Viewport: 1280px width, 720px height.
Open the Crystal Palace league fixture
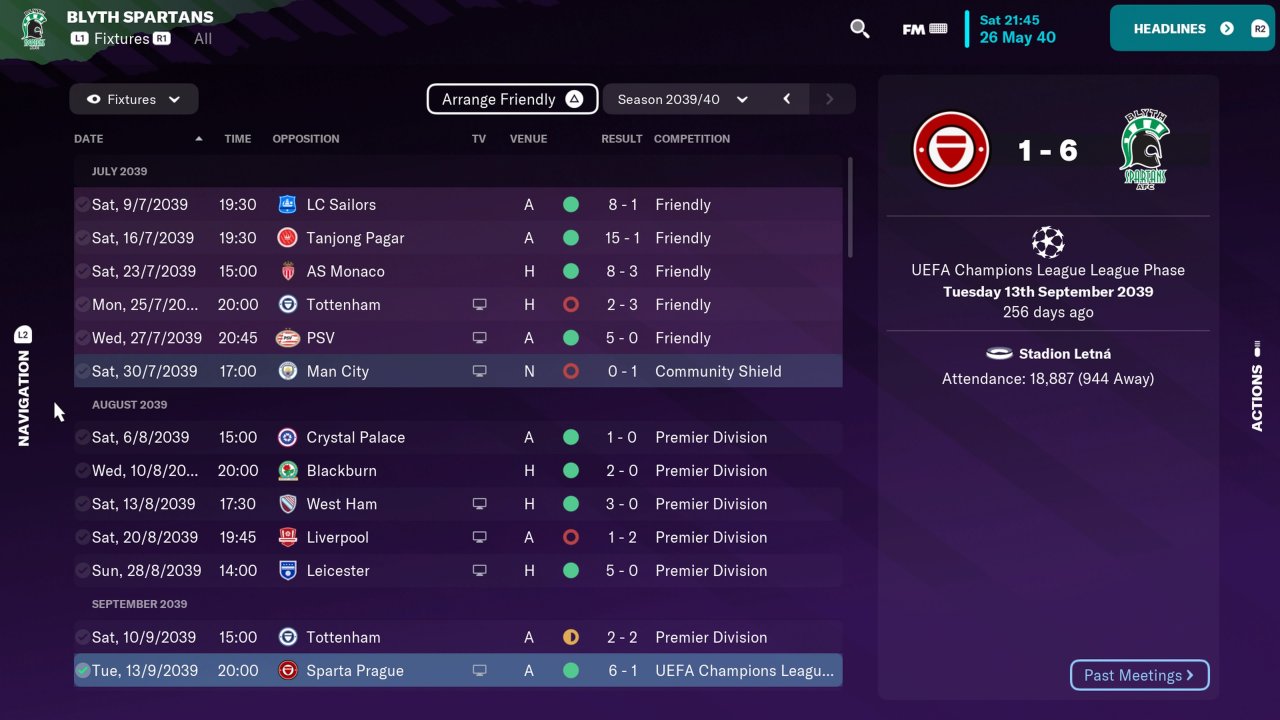coord(457,437)
